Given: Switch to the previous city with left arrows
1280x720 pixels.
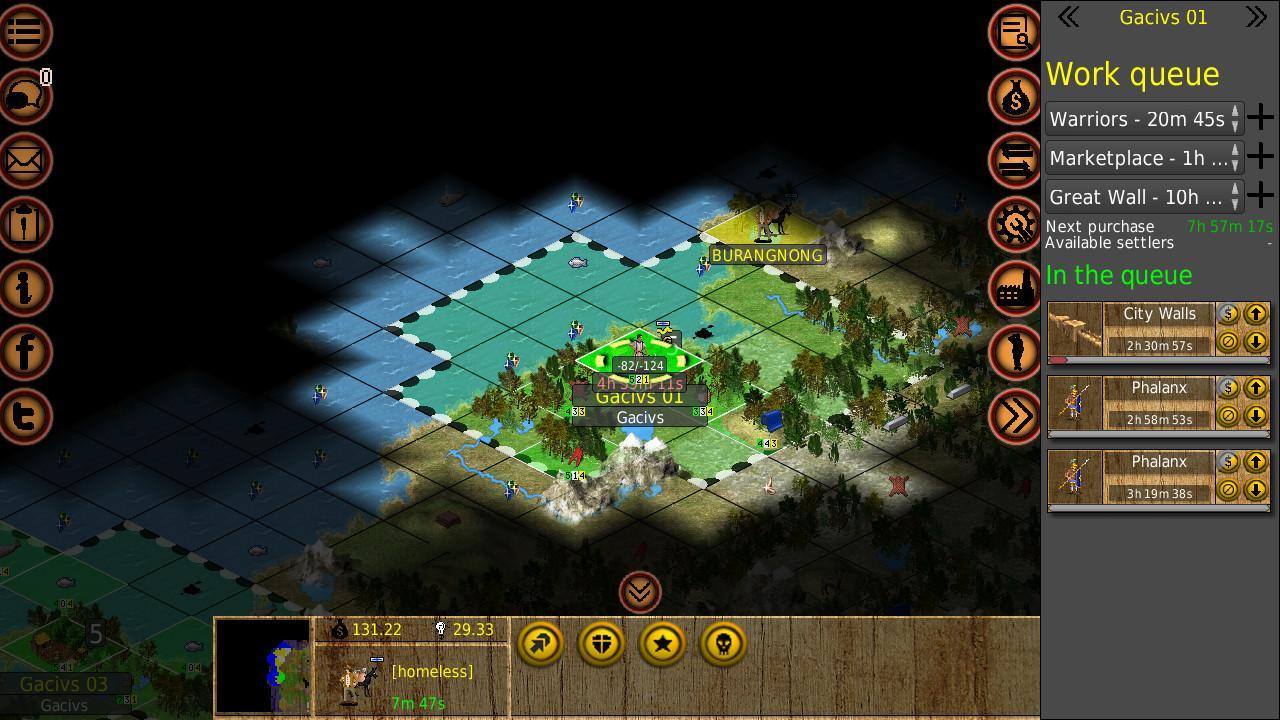Looking at the screenshot, I should [x=1068, y=17].
